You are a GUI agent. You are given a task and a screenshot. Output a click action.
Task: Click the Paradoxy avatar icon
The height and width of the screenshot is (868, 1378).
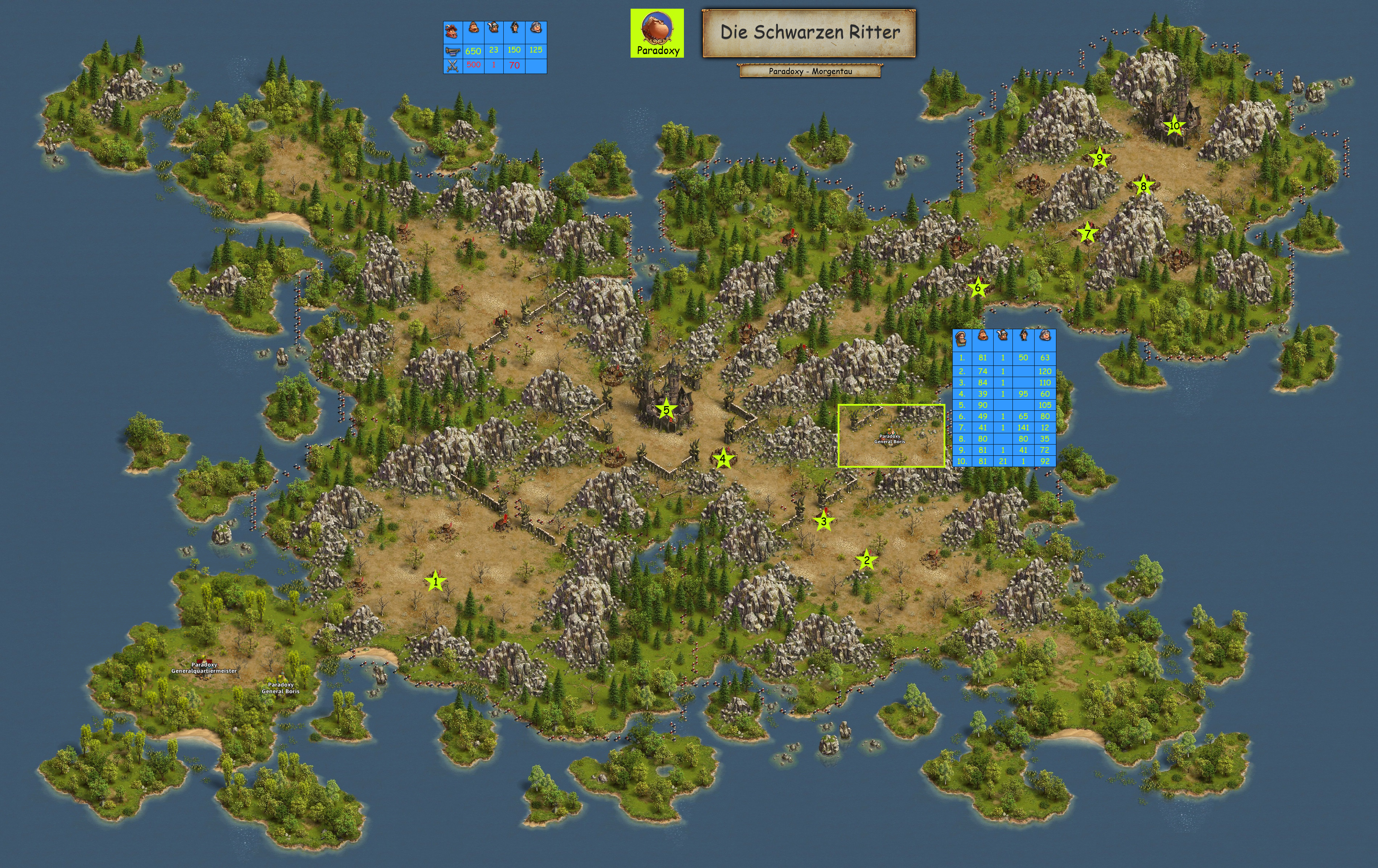pyautogui.click(x=657, y=29)
